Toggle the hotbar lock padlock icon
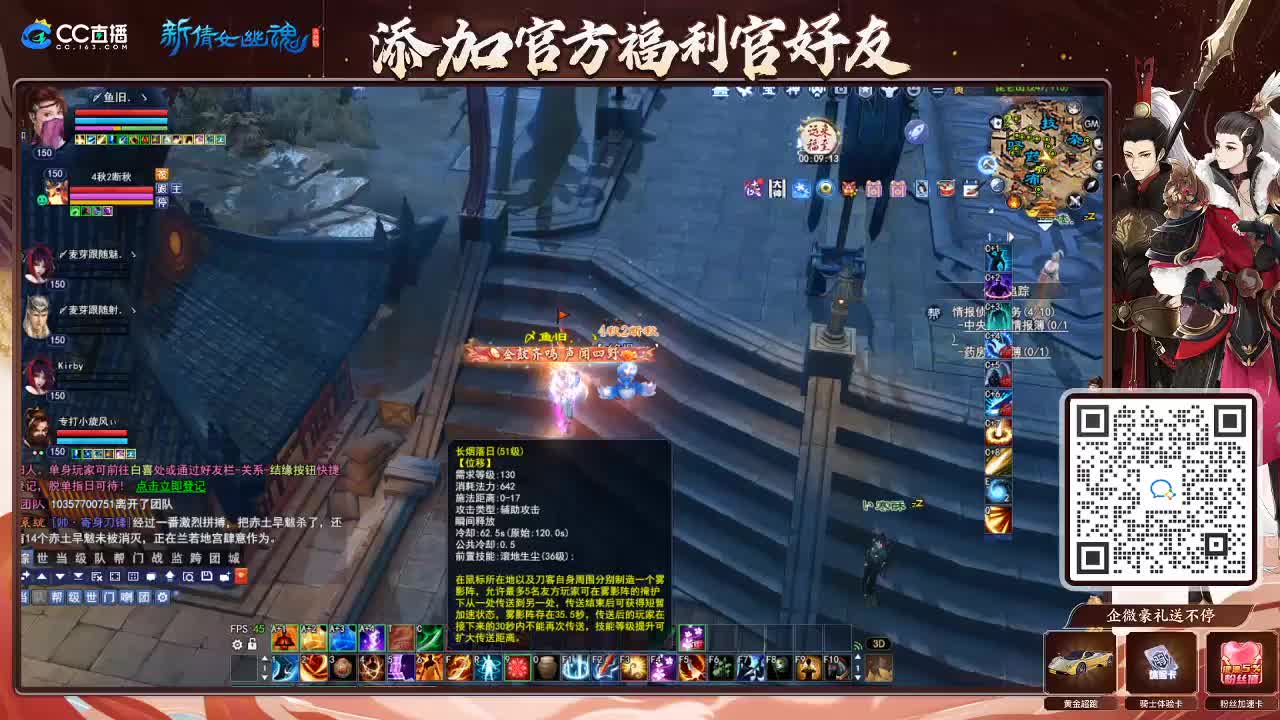Viewport: 1280px width, 720px height. click(251, 644)
